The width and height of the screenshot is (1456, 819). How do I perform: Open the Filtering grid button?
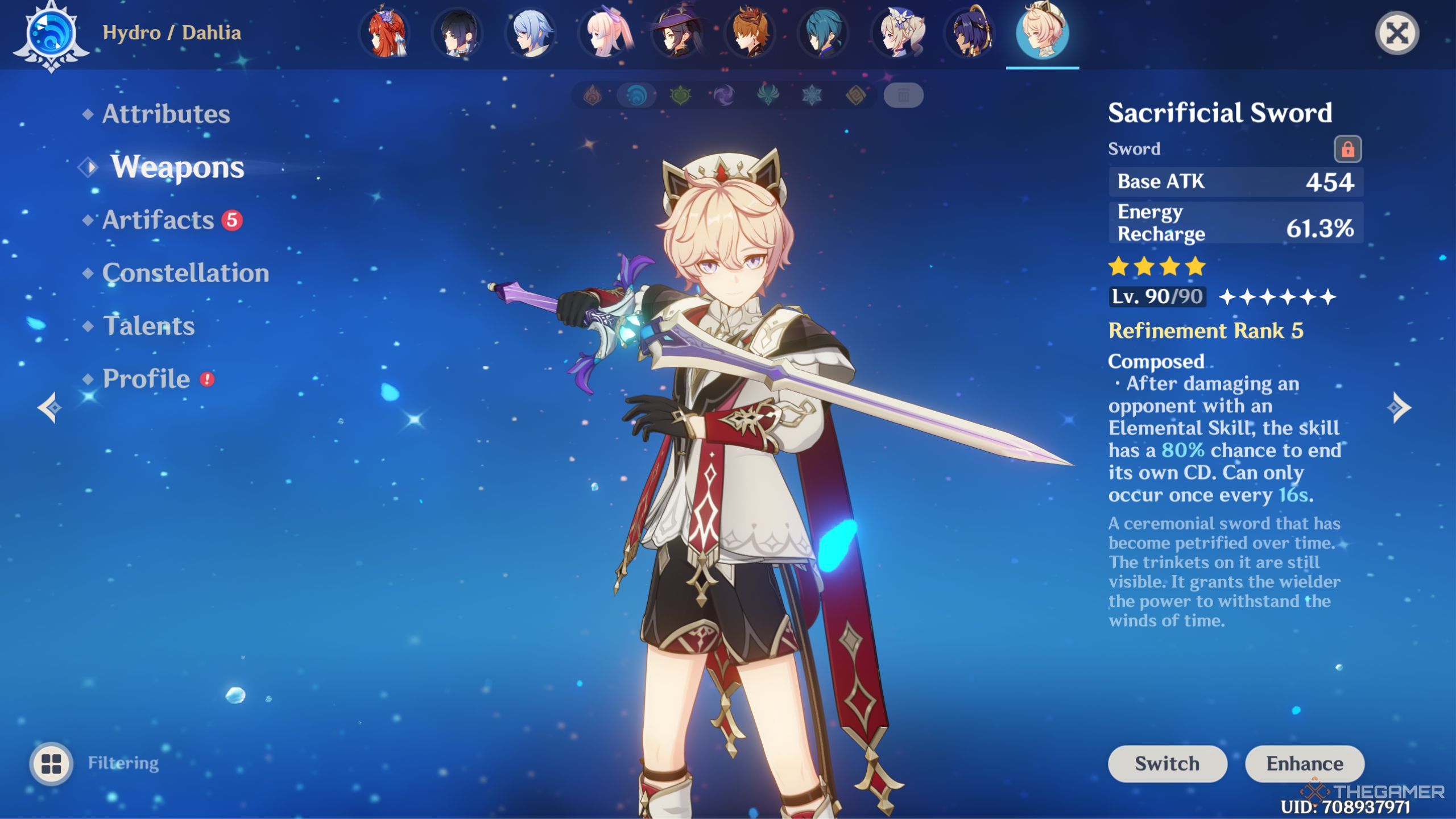[51, 763]
